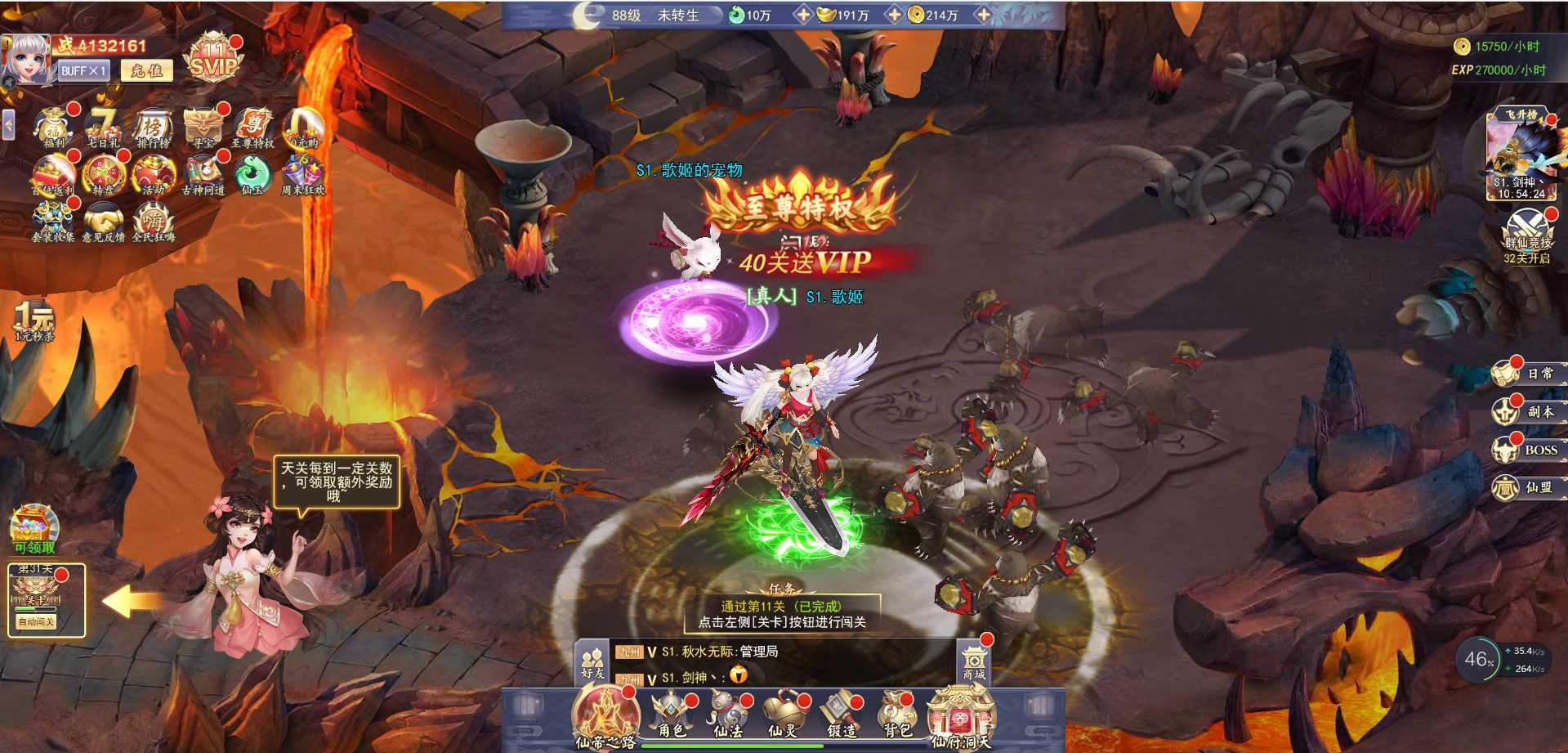The height and width of the screenshot is (753, 1568).
Task: Open the 活动 events icon
Action: [x=154, y=175]
